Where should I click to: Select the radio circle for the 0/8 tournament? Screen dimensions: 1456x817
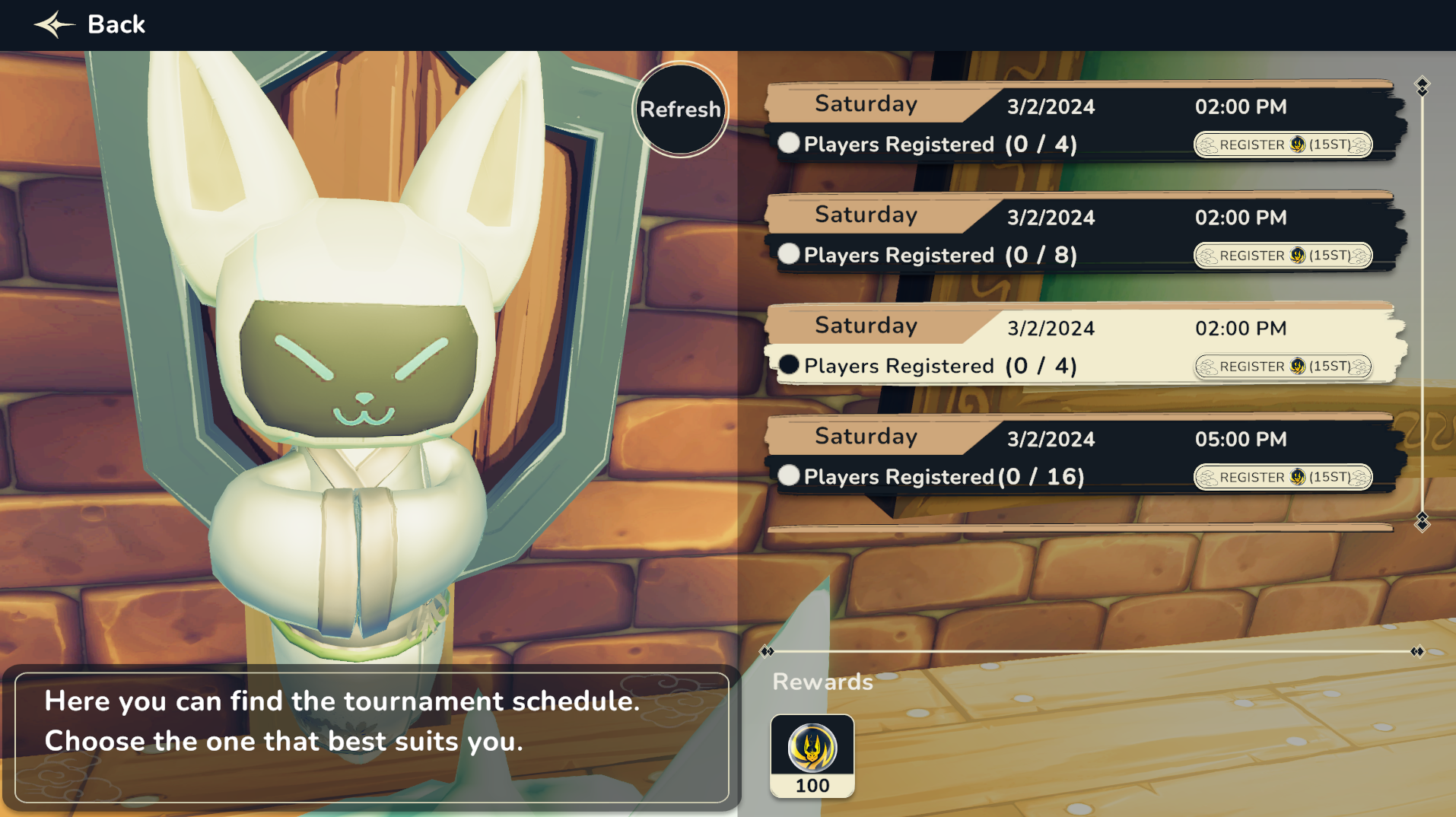click(x=790, y=254)
